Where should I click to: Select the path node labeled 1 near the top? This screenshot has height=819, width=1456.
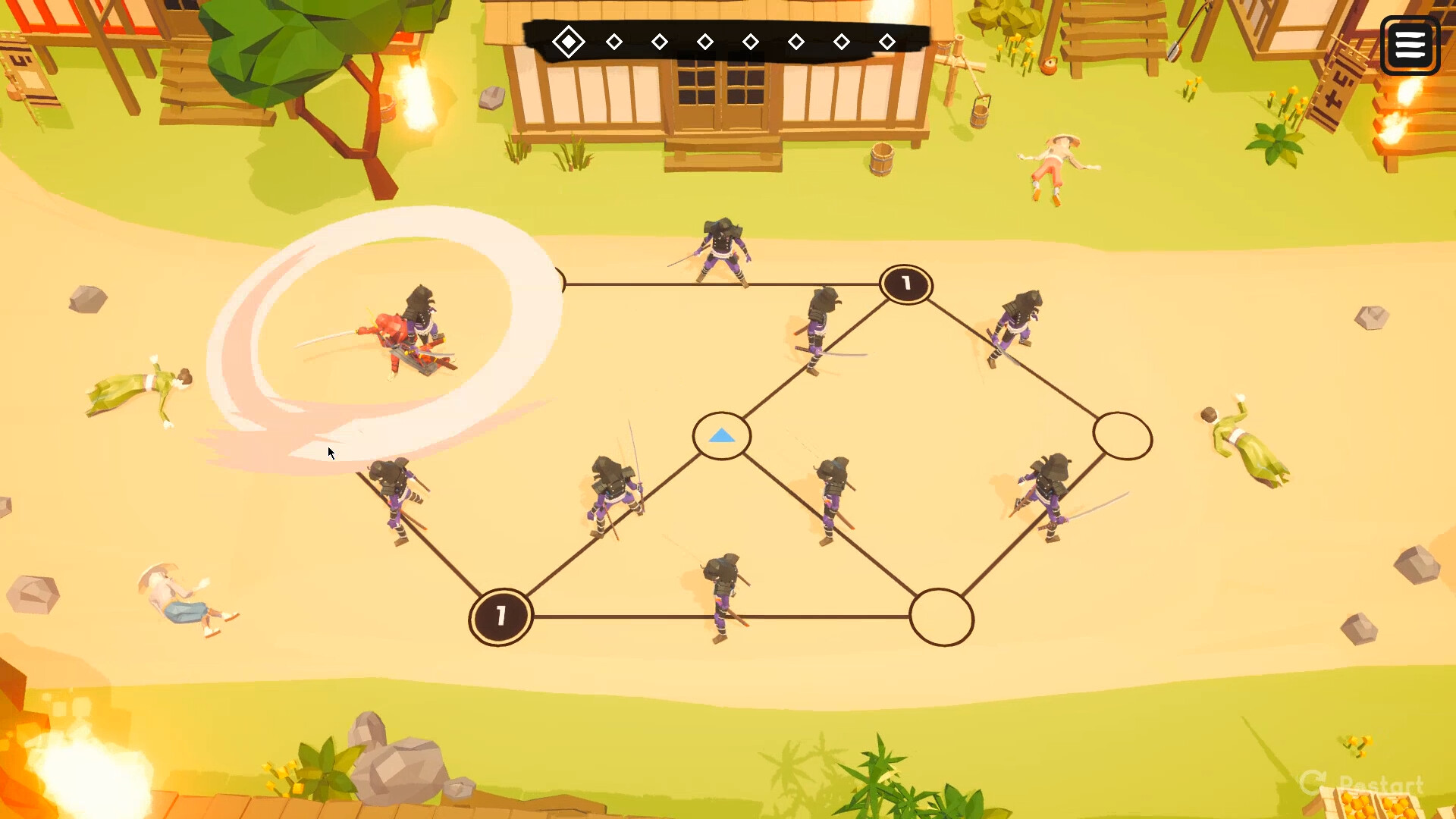point(905,285)
